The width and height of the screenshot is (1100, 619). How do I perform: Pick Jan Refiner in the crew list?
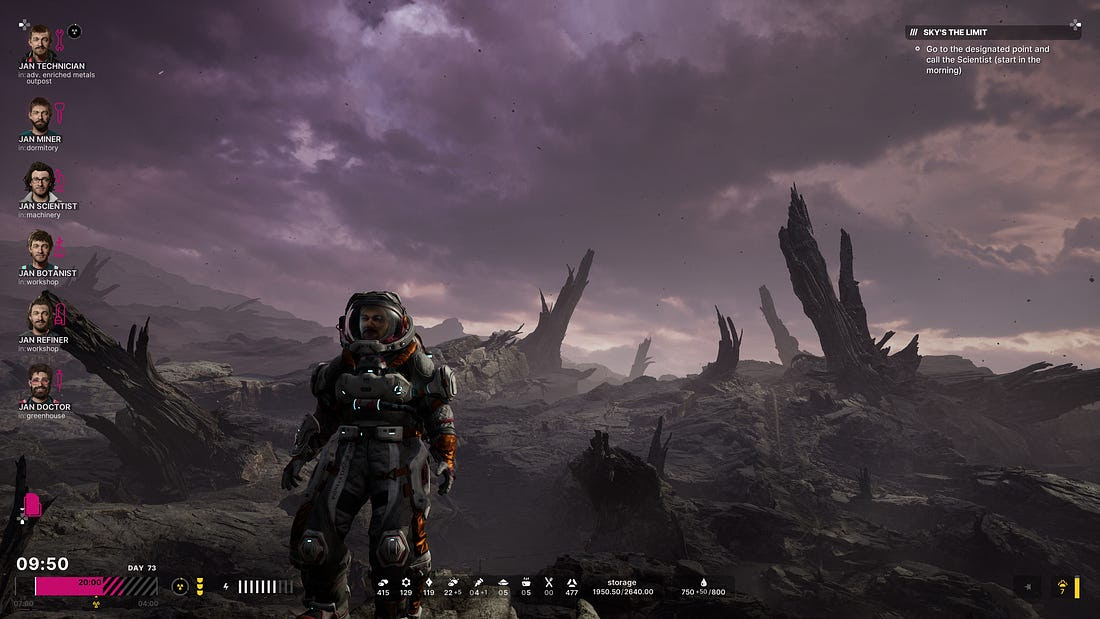(x=39, y=317)
